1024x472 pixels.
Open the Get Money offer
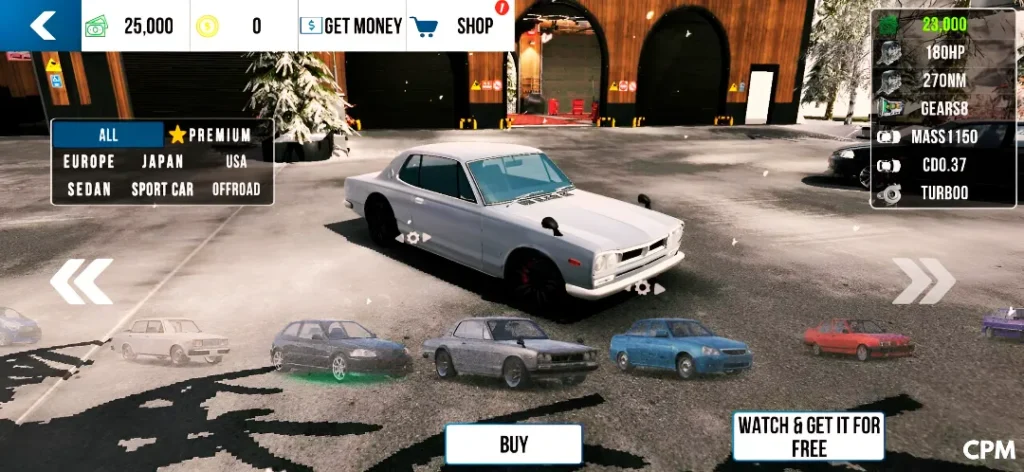point(351,26)
